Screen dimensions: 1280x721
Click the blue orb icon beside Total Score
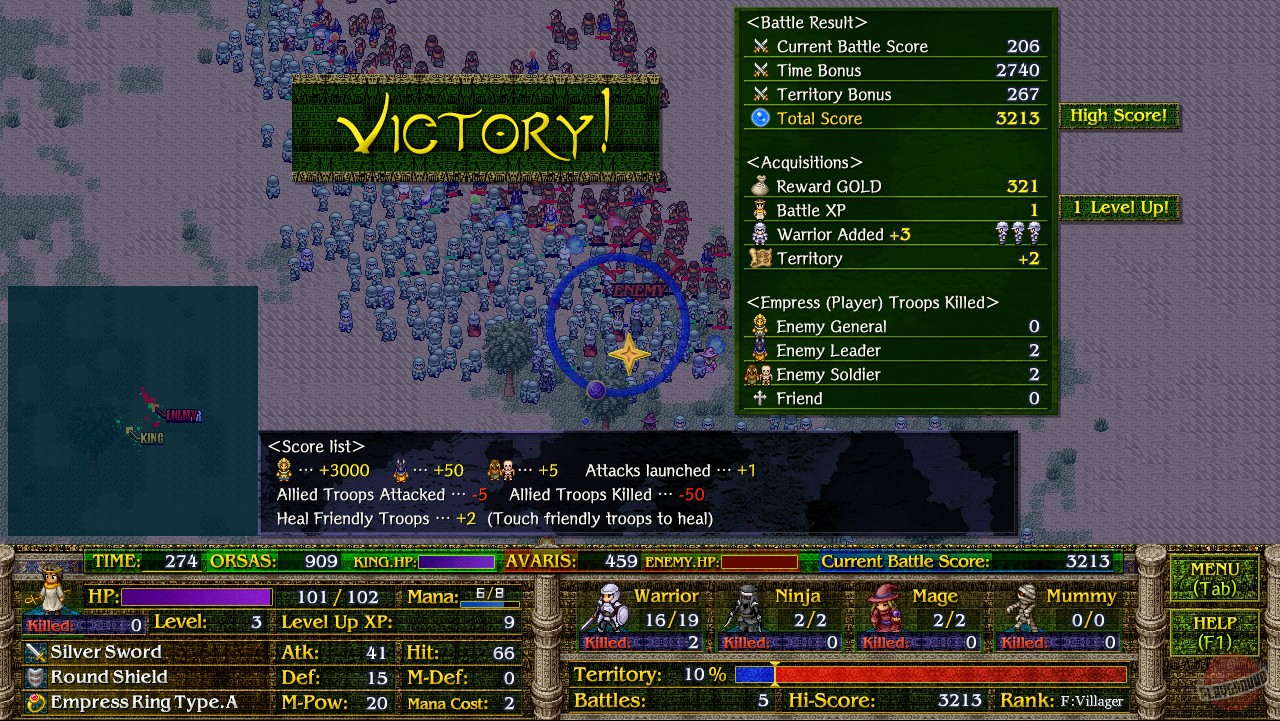[762, 118]
